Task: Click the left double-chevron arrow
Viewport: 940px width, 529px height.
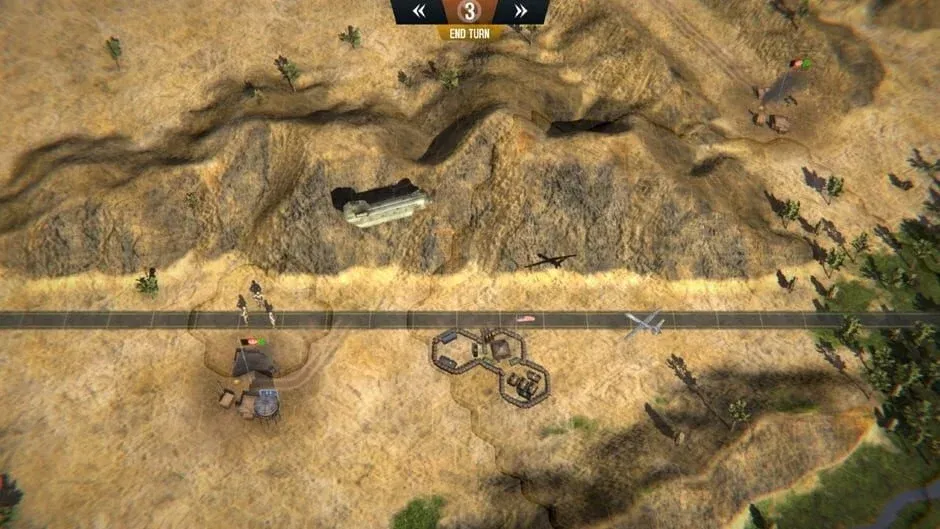Action: click(x=420, y=11)
